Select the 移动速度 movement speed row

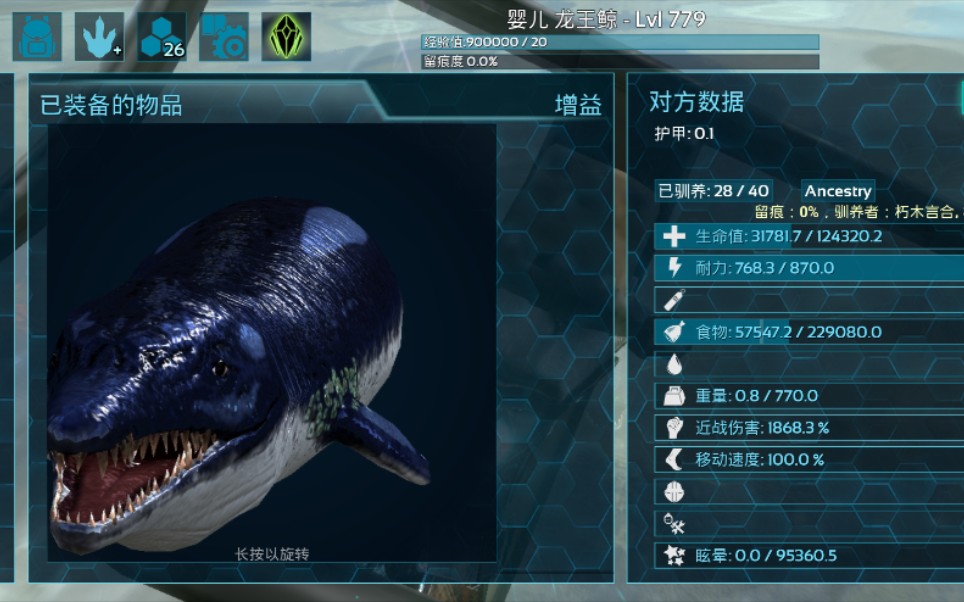(809, 460)
